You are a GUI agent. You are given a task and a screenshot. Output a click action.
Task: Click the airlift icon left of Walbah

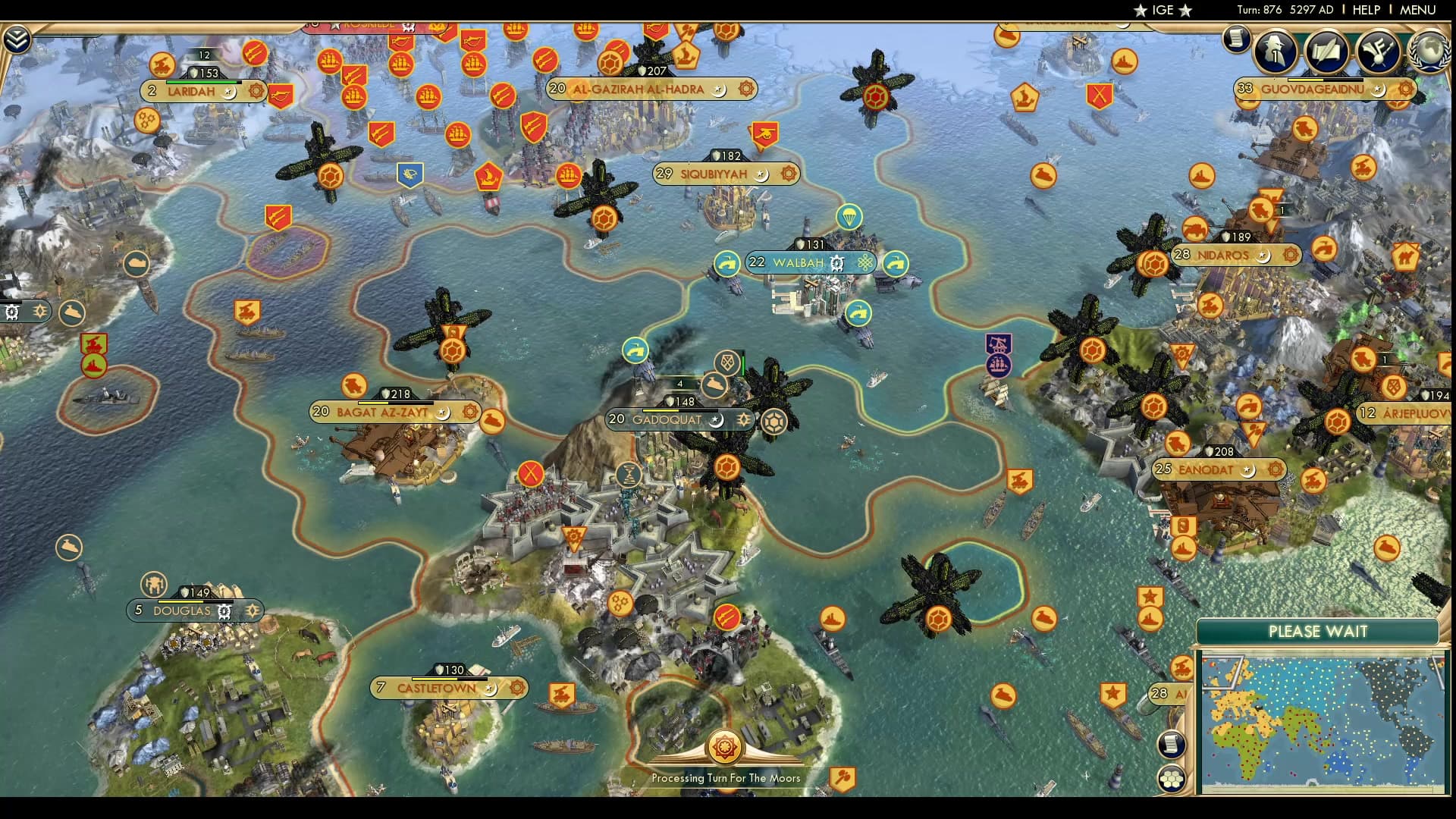click(729, 265)
